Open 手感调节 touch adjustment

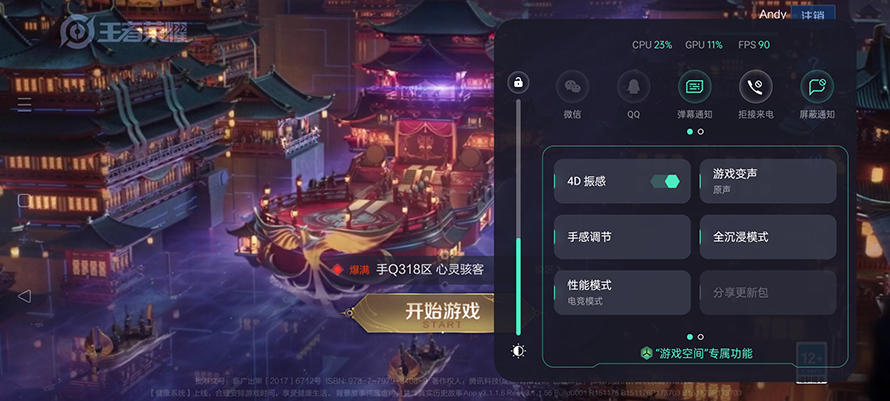point(622,237)
